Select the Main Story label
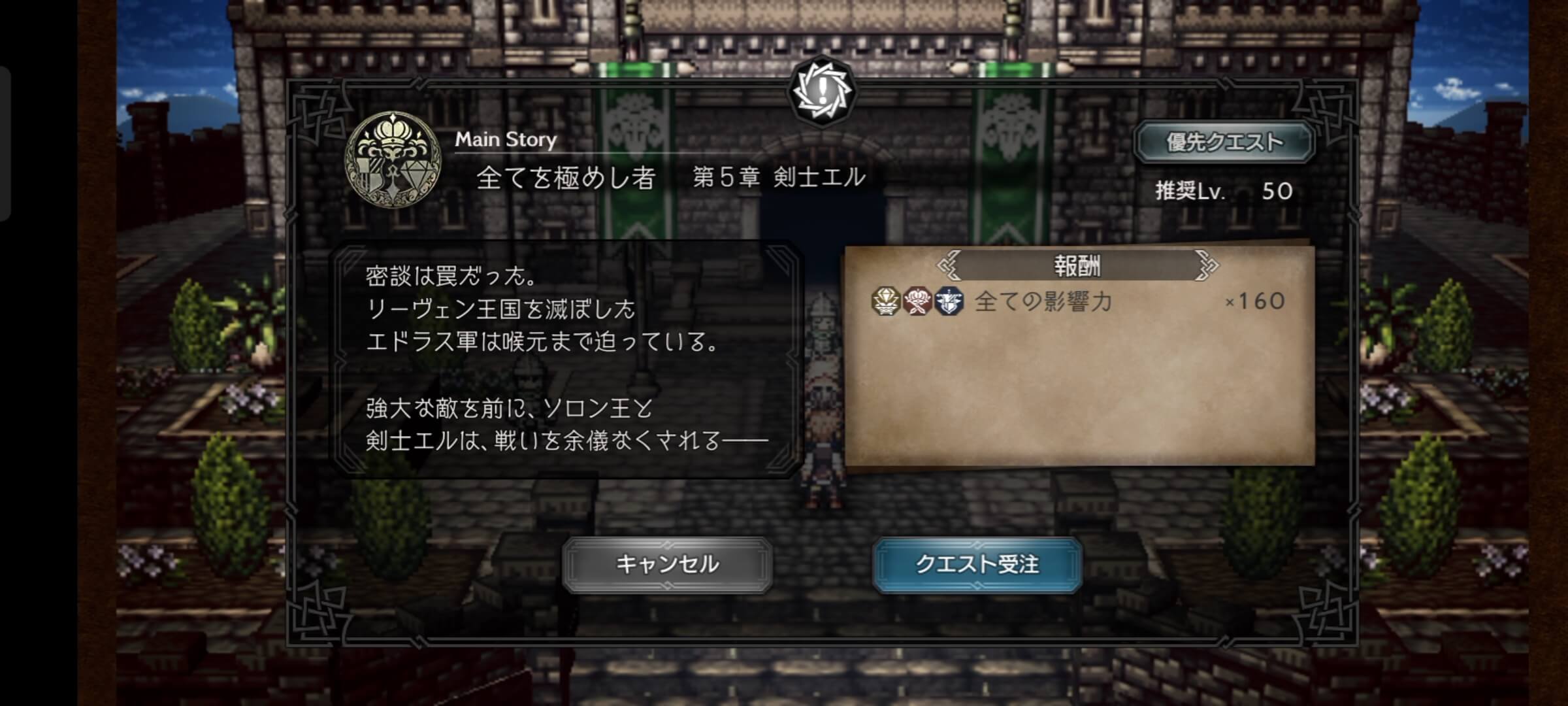 (506, 138)
